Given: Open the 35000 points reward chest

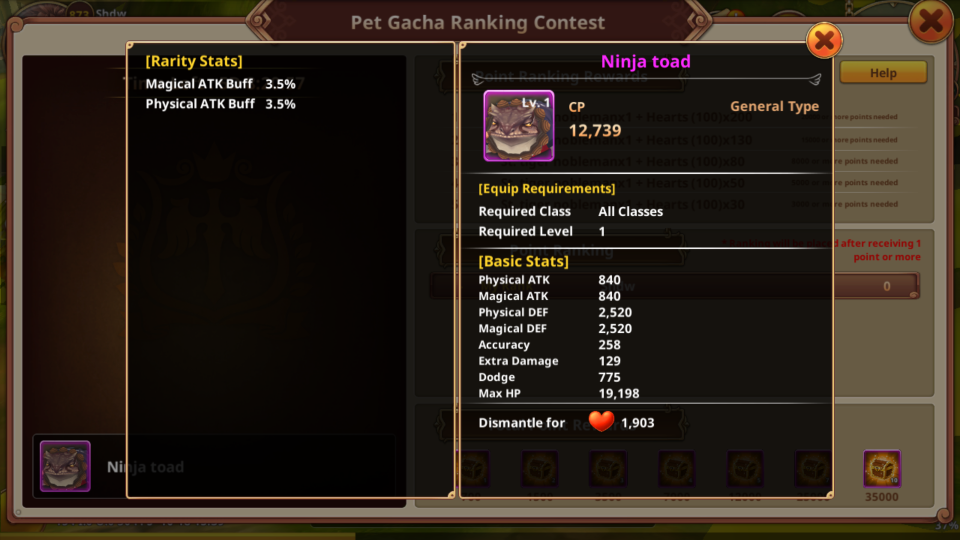Looking at the screenshot, I should (882, 469).
